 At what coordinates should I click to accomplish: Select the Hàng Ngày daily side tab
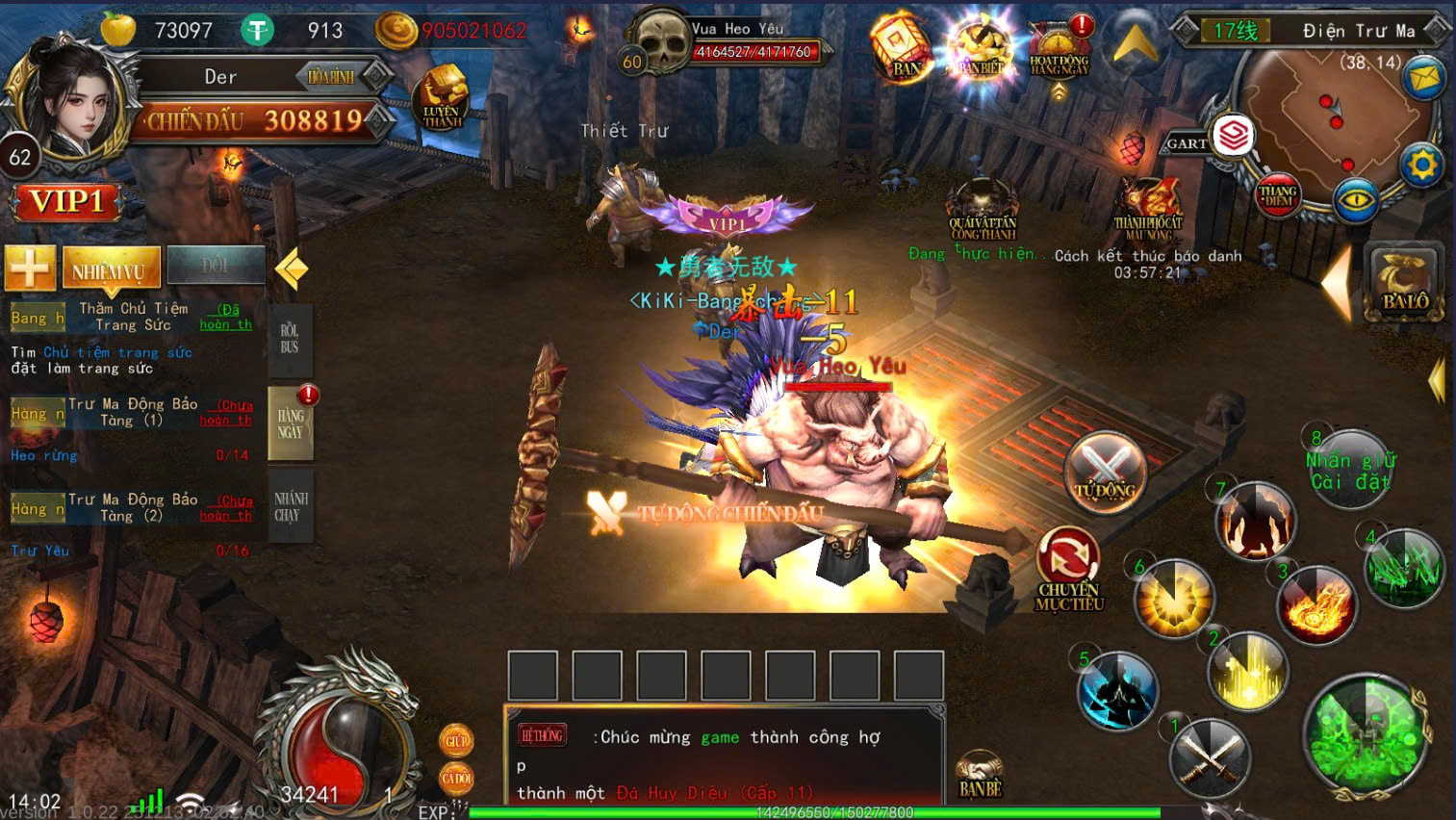point(291,423)
